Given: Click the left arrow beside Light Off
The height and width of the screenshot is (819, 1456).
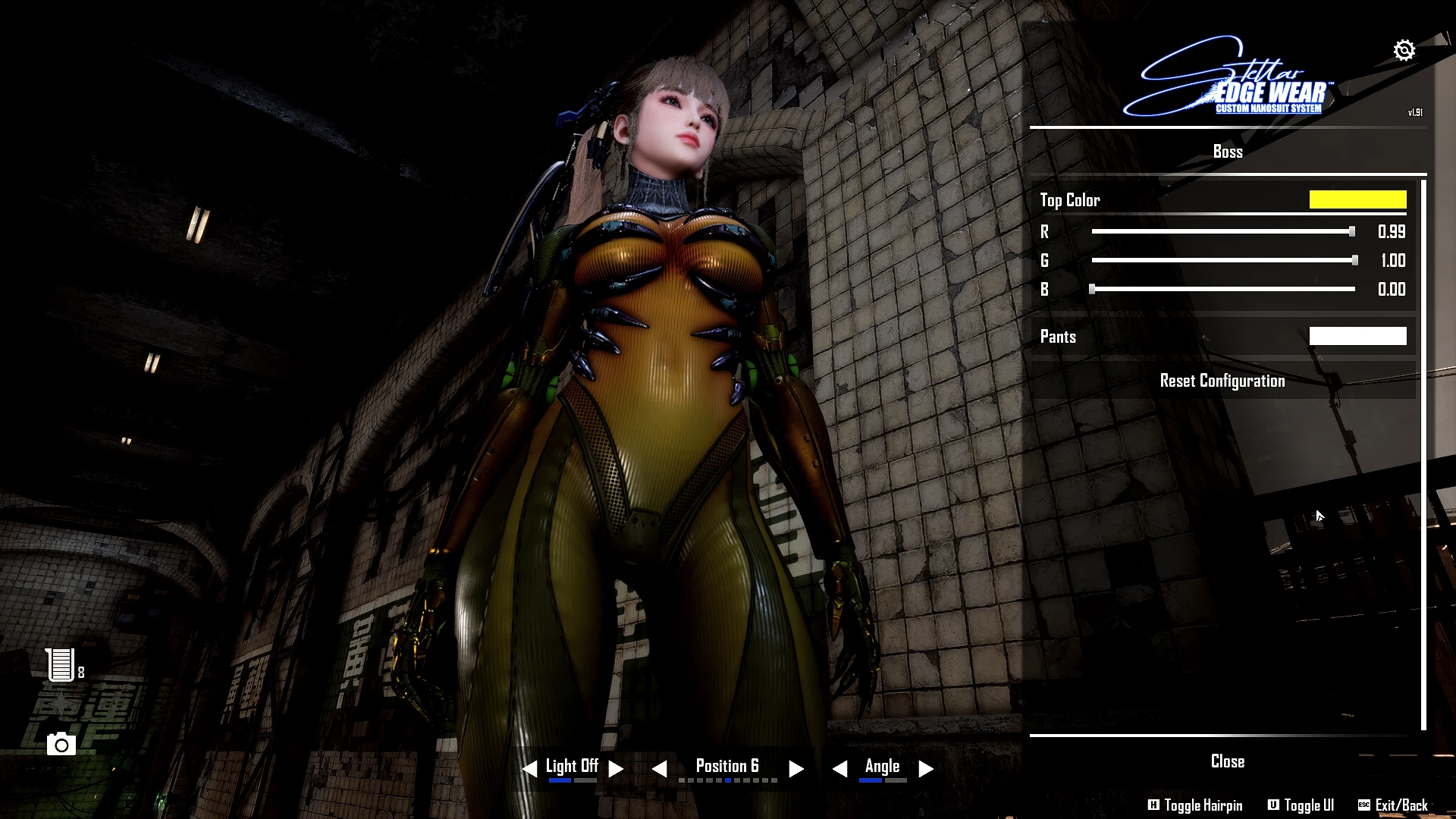Looking at the screenshot, I should pyautogui.click(x=529, y=768).
